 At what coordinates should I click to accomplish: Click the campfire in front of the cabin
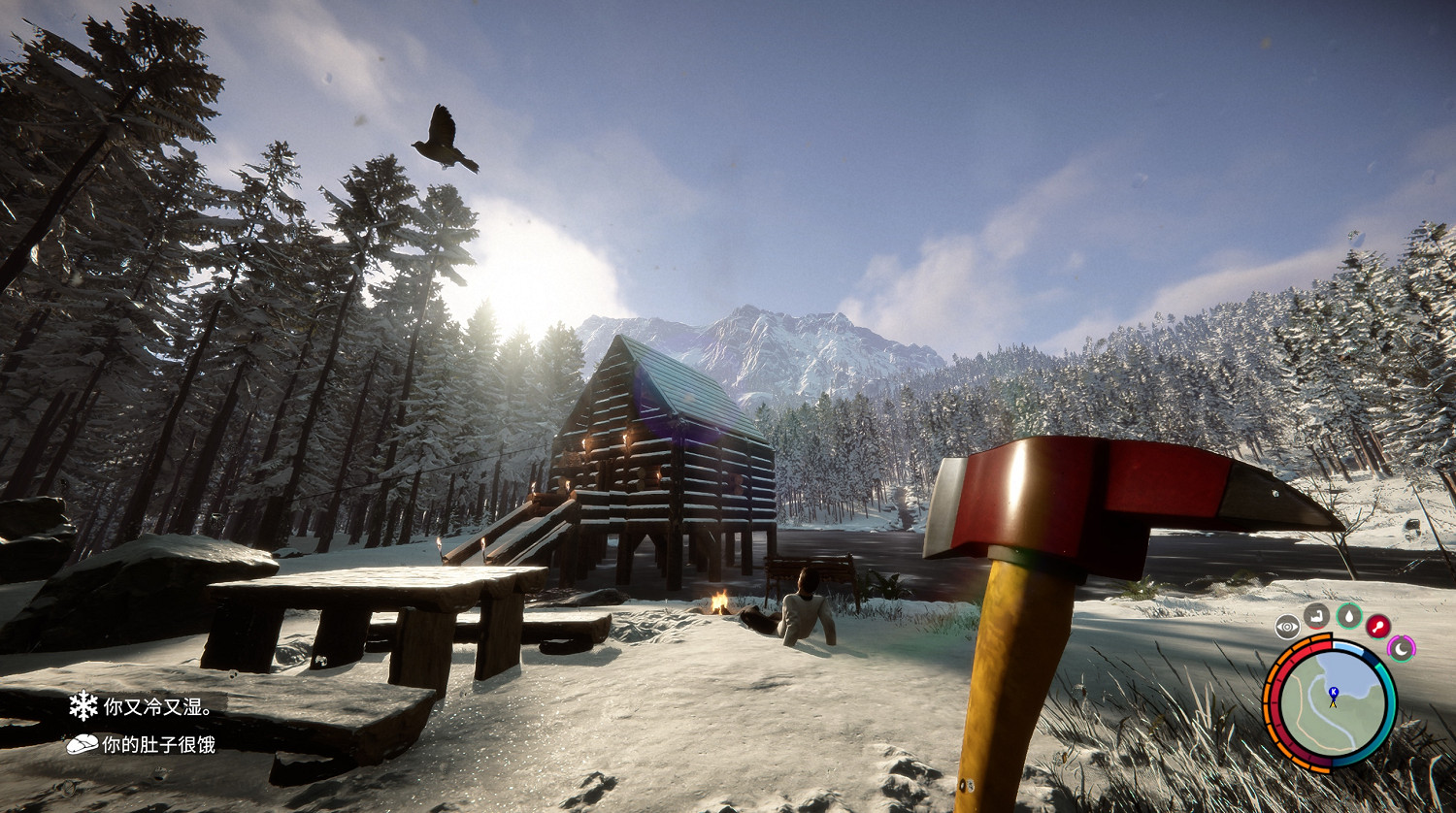(720, 602)
